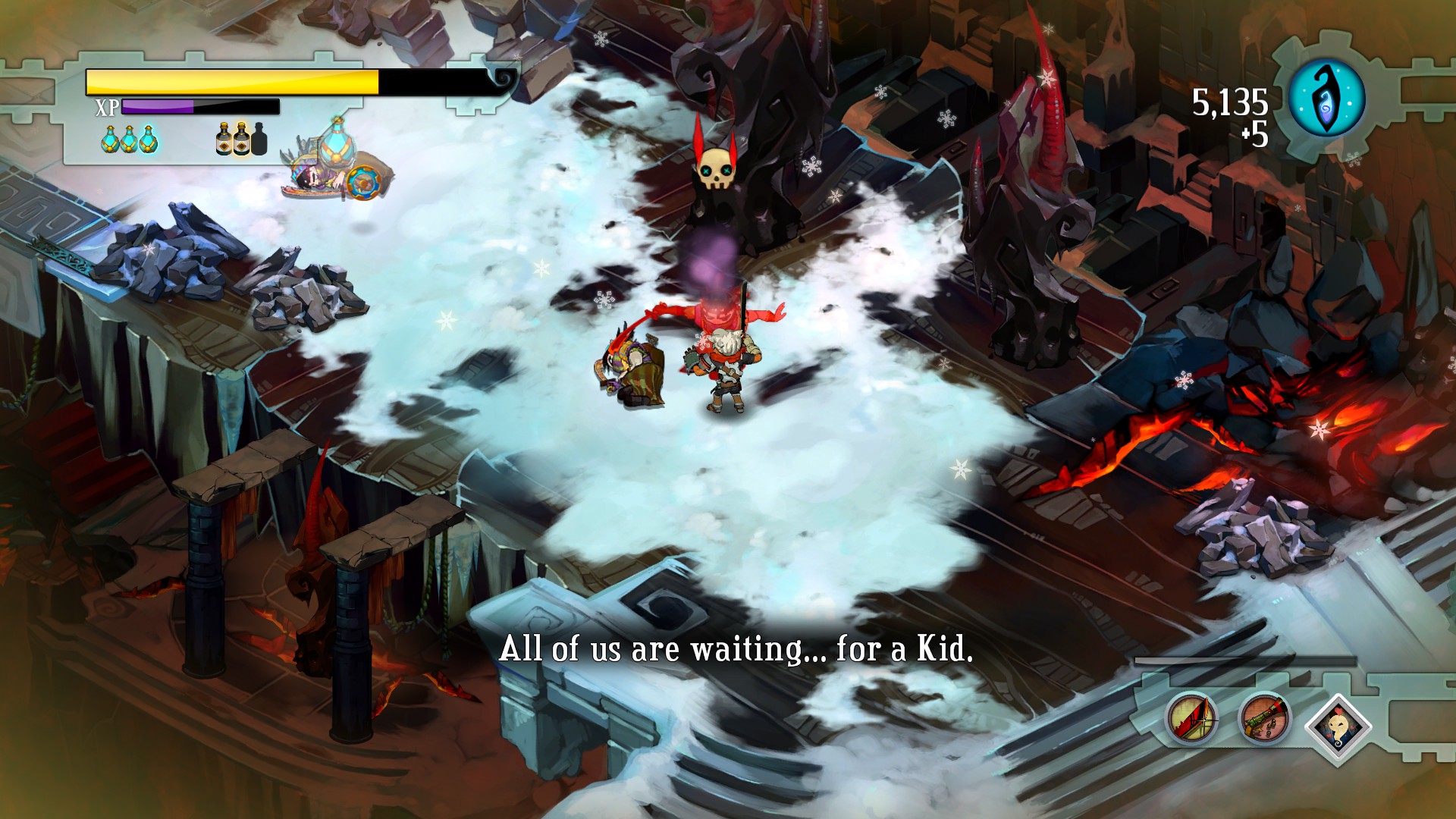Select the green Scrap Musket weapon icon
The width and height of the screenshot is (1456, 819).
[x=1264, y=718]
